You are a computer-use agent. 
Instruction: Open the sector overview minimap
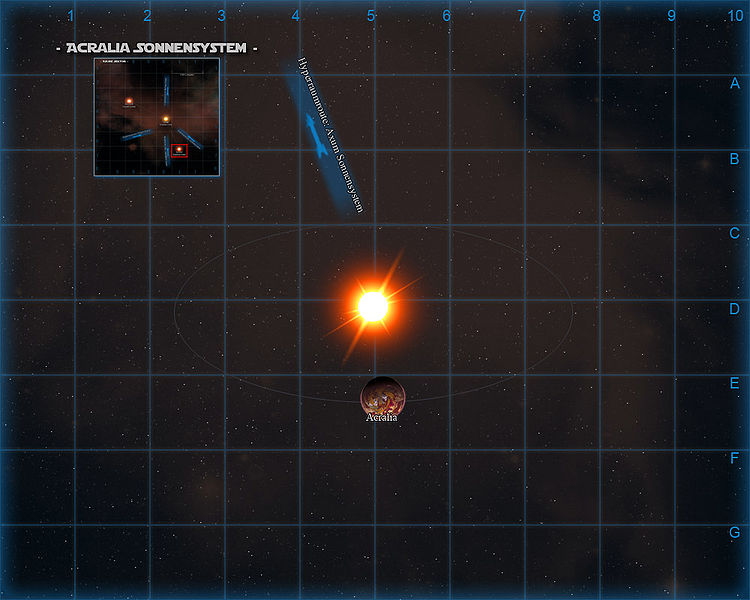(157, 117)
